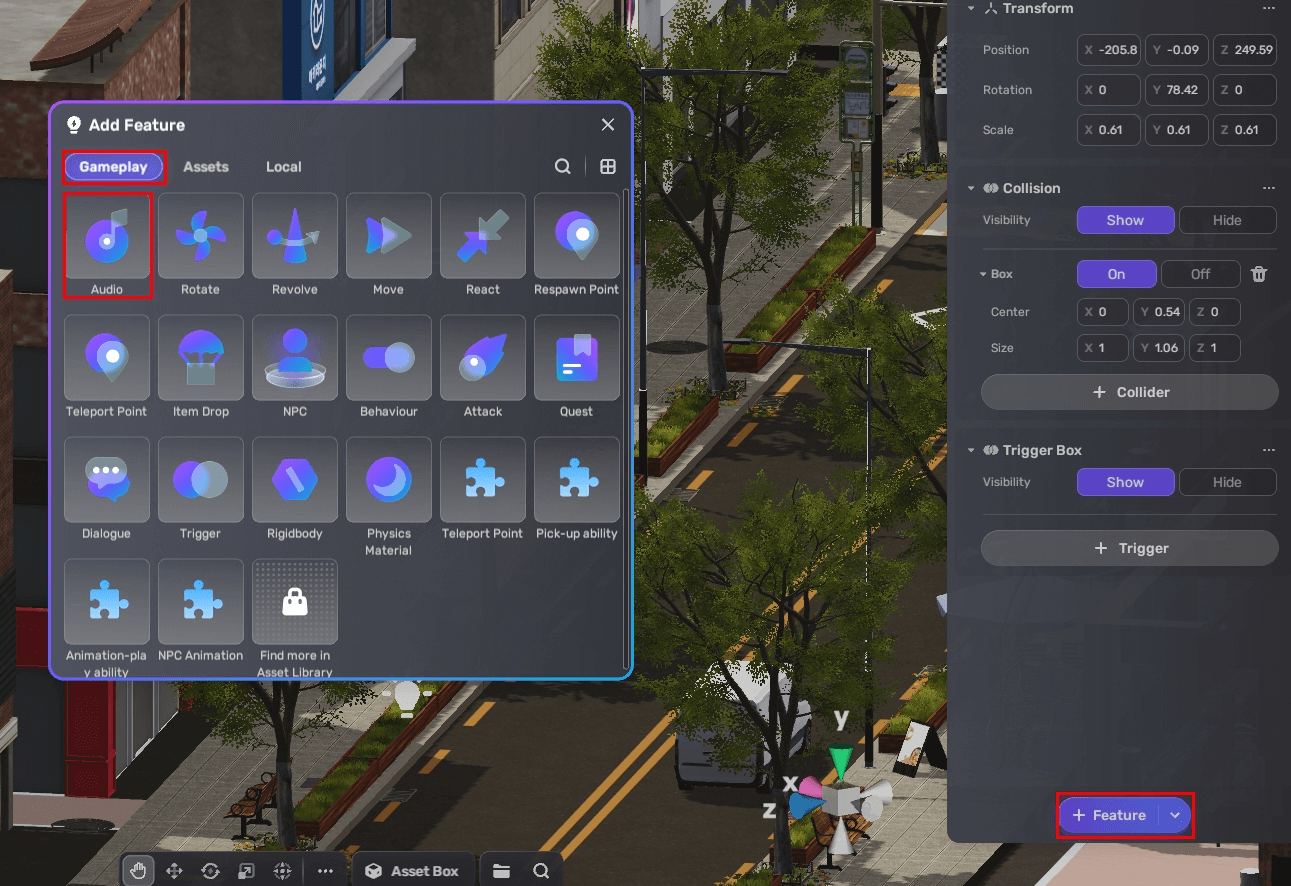Collapse the Box collider subsection
Image resolution: width=1291 pixels, height=886 pixels.
981,273
